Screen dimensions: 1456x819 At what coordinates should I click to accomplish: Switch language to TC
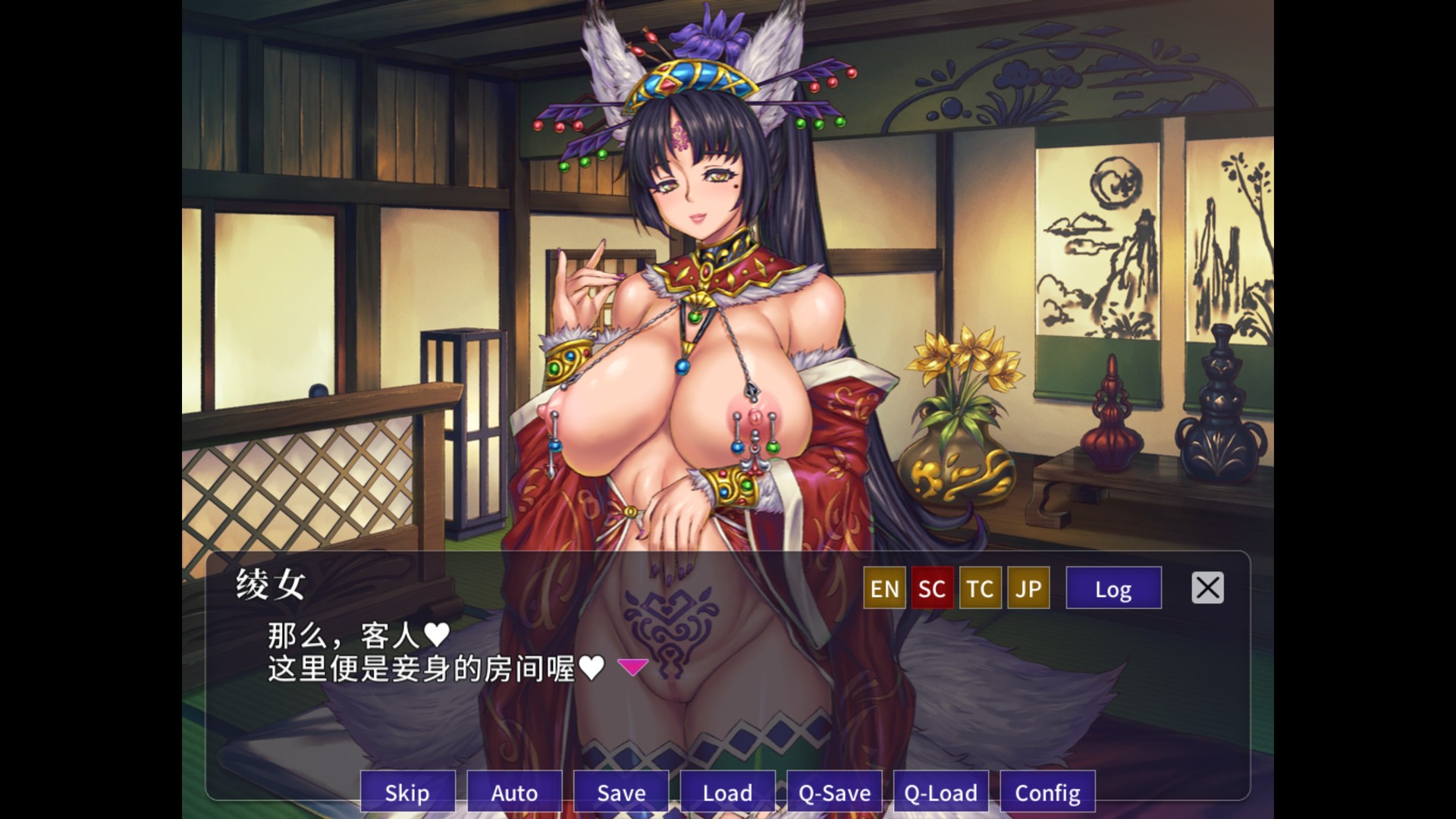point(979,588)
